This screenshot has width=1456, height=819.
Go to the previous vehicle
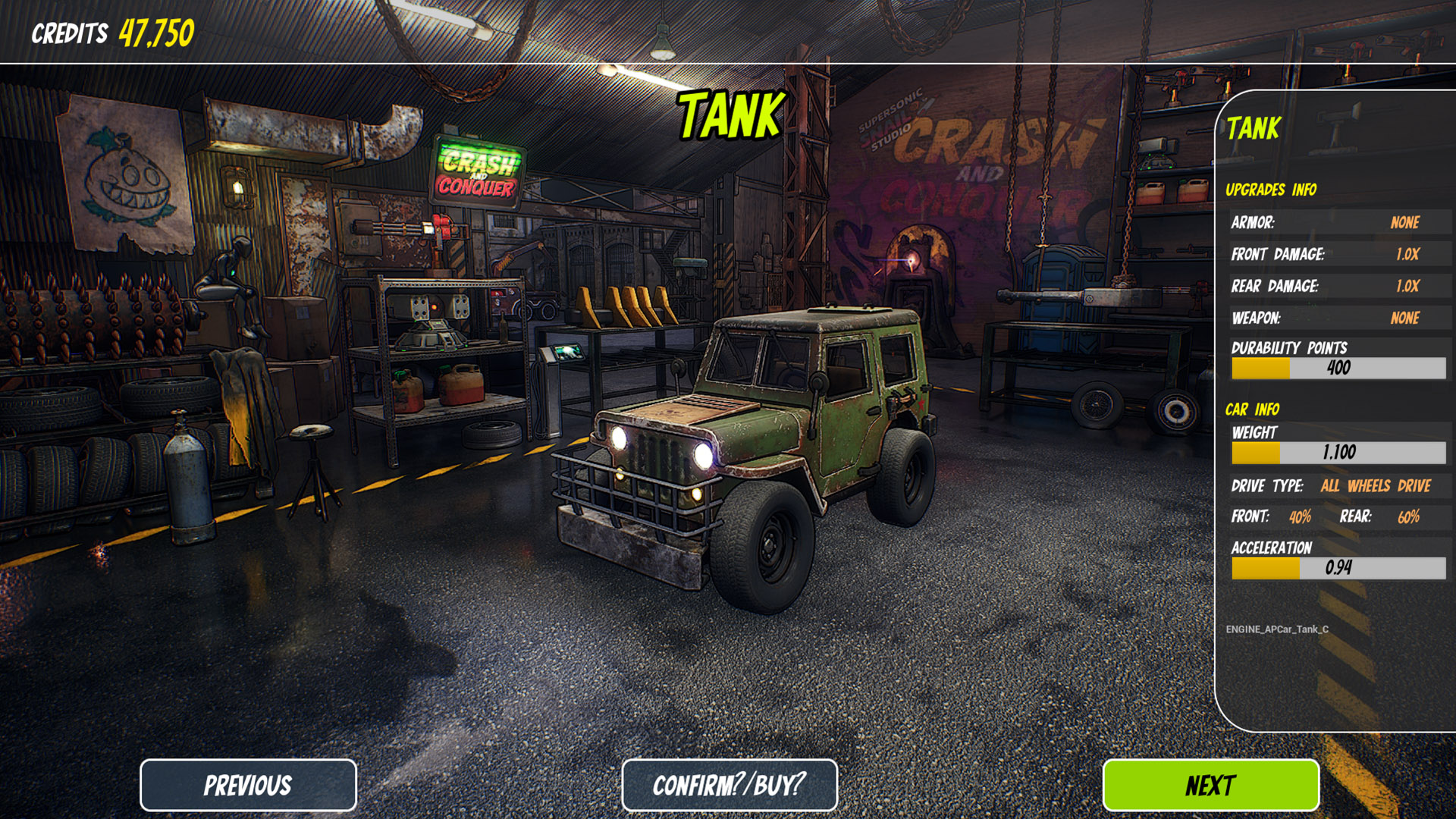point(248,785)
